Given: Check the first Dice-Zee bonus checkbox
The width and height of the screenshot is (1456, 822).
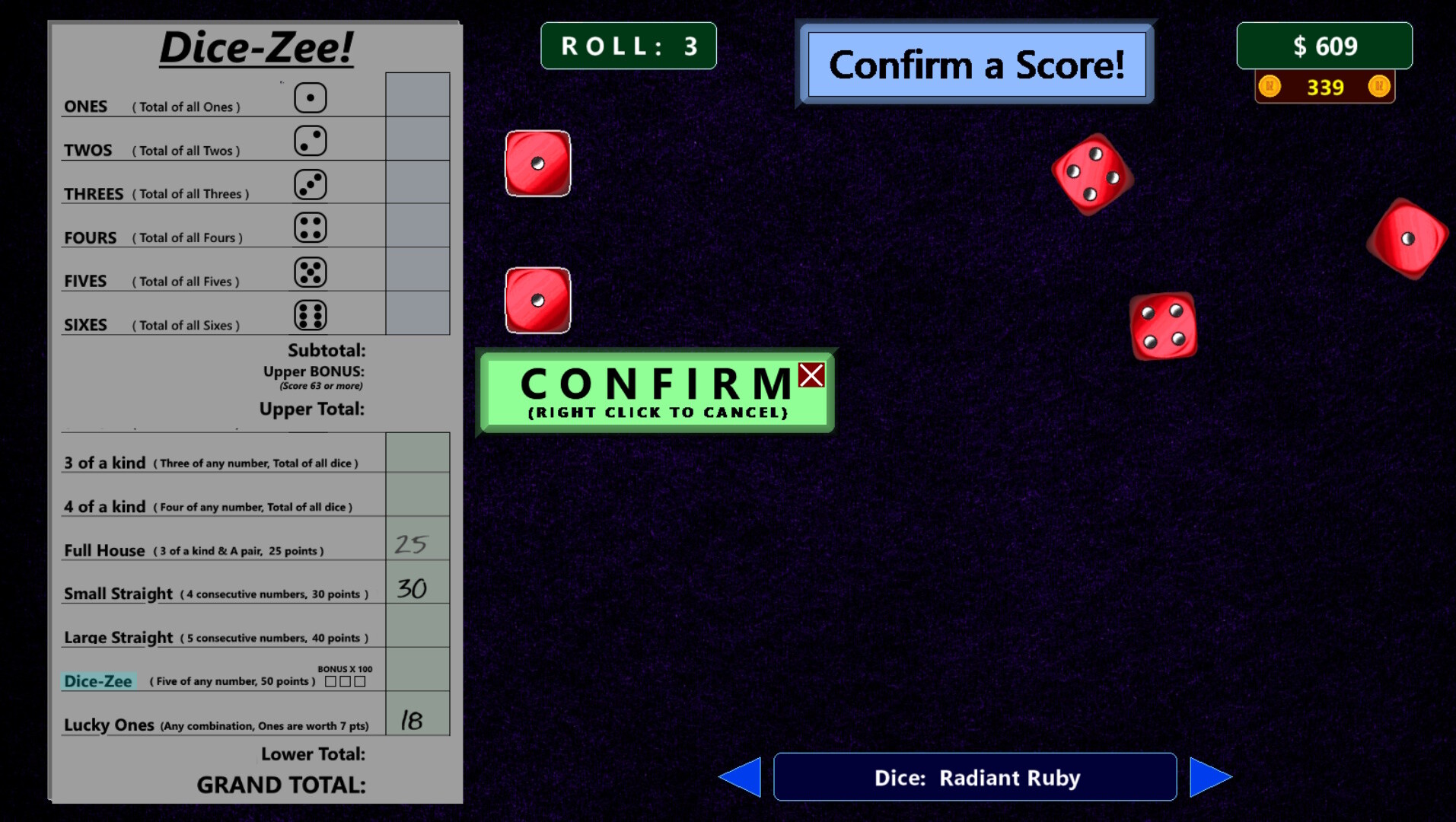Looking at the screenshot, I should [330, 683].
